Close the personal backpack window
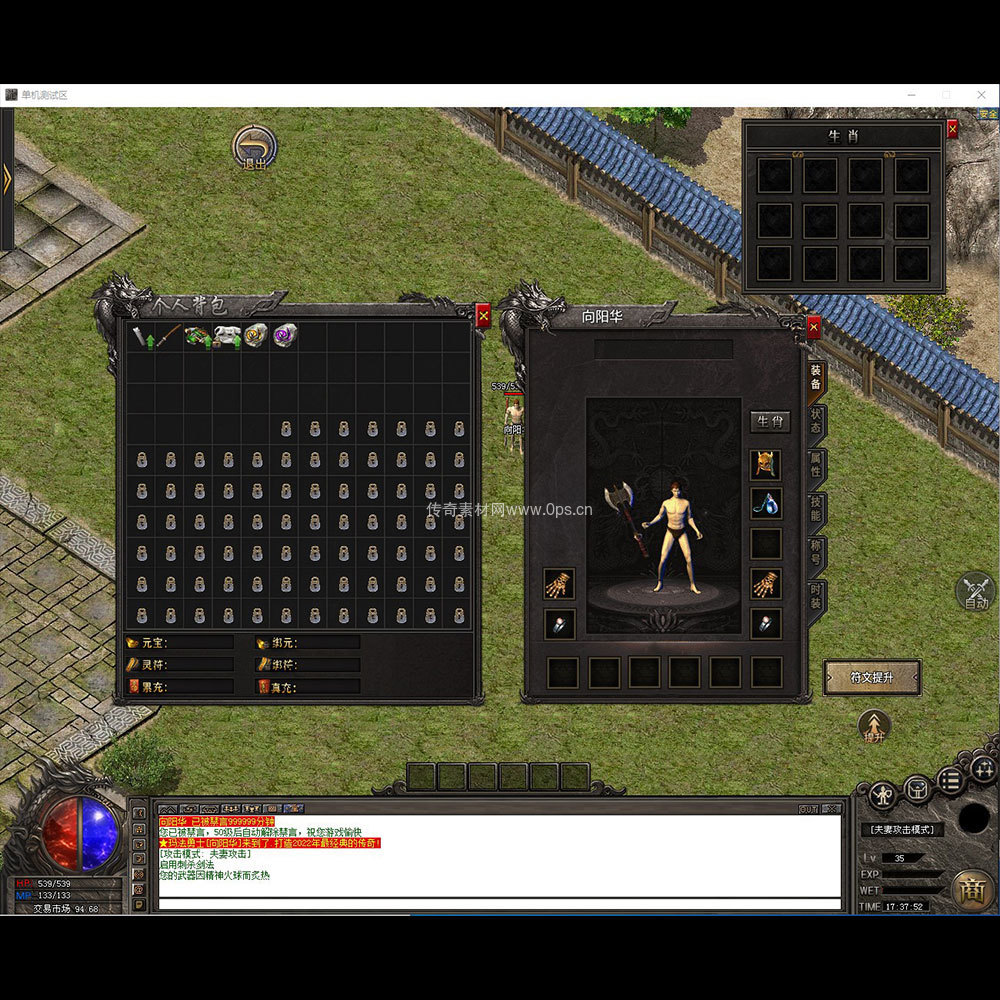The width and height of the screenshot is (1000, 1000). 483,316
